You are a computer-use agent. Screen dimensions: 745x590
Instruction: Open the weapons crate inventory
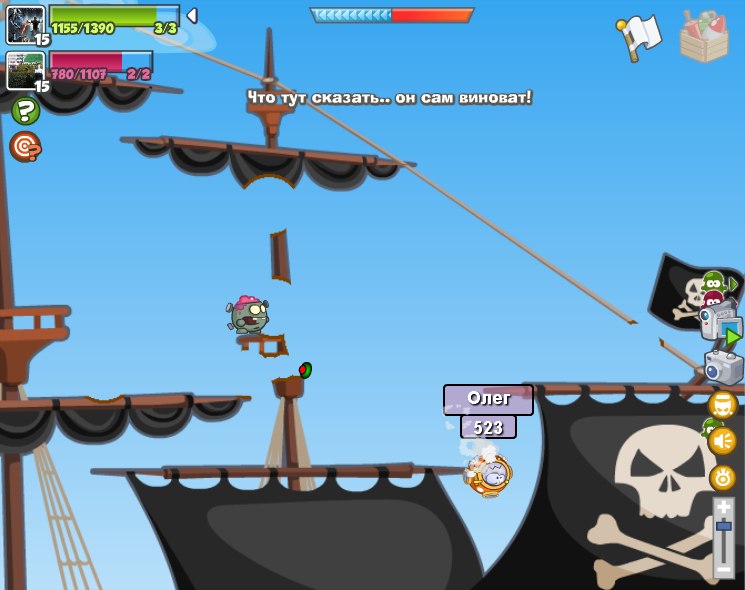pos(704,37)
